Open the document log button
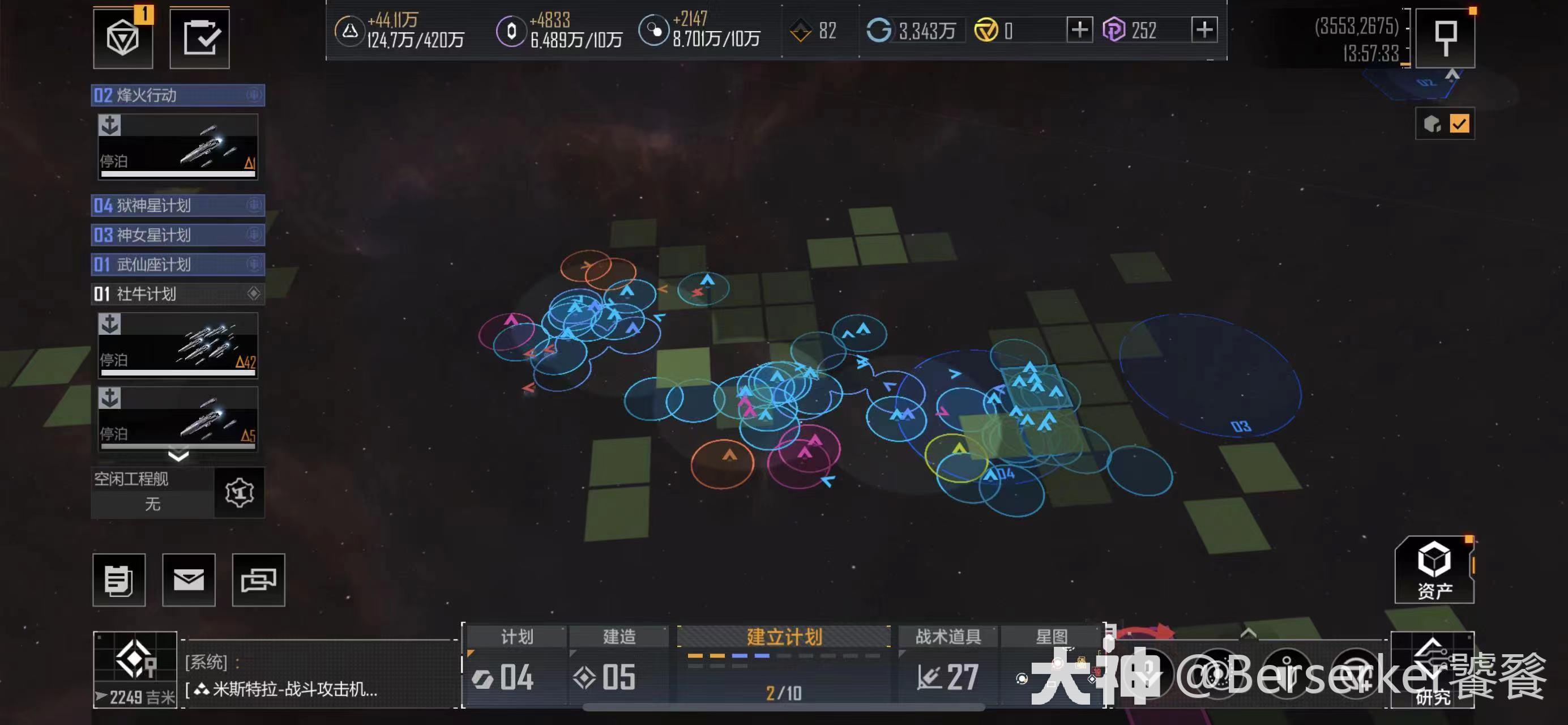This screenshot has width=1568, height=725. click(x=119, y=579)
